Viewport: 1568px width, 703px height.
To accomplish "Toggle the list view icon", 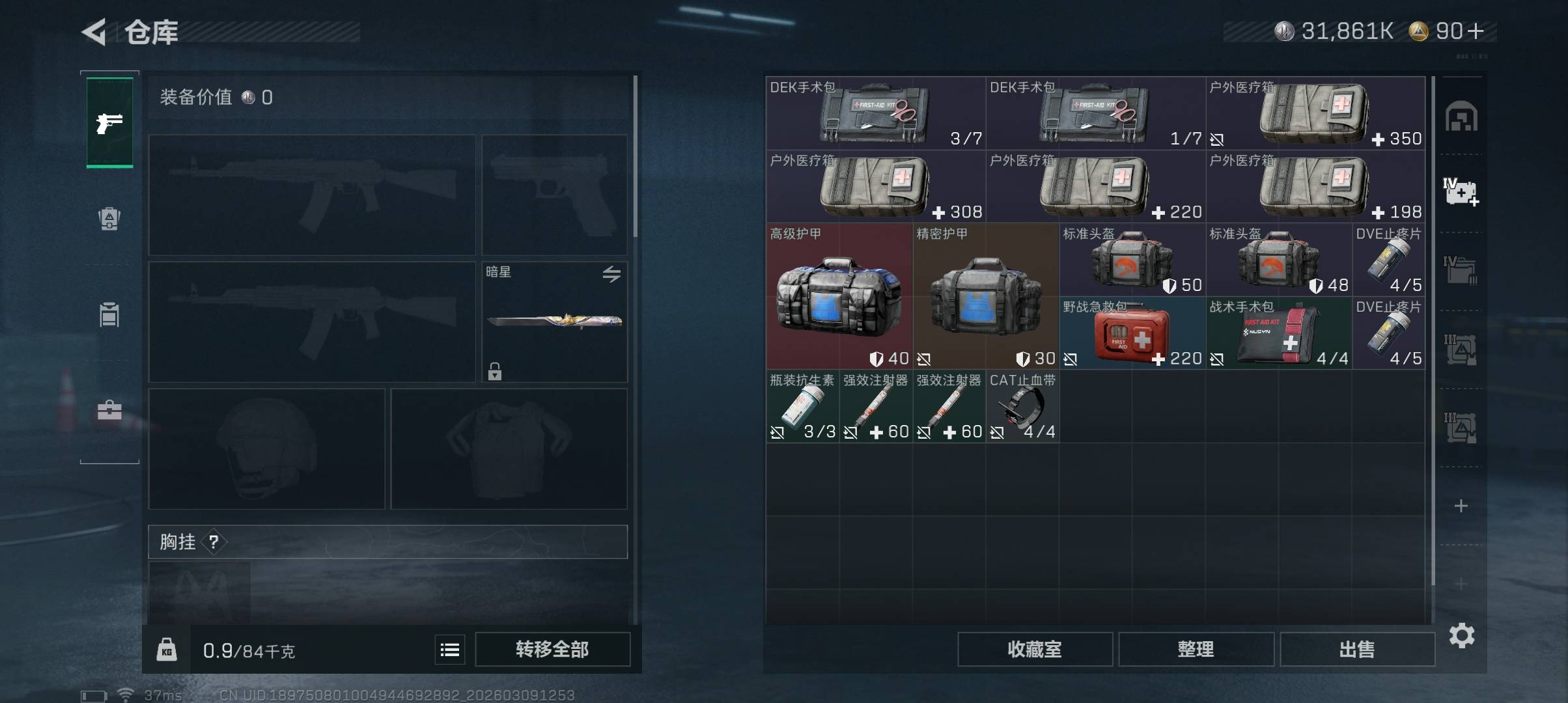I will pyautogui.click(x=450, y=650).
